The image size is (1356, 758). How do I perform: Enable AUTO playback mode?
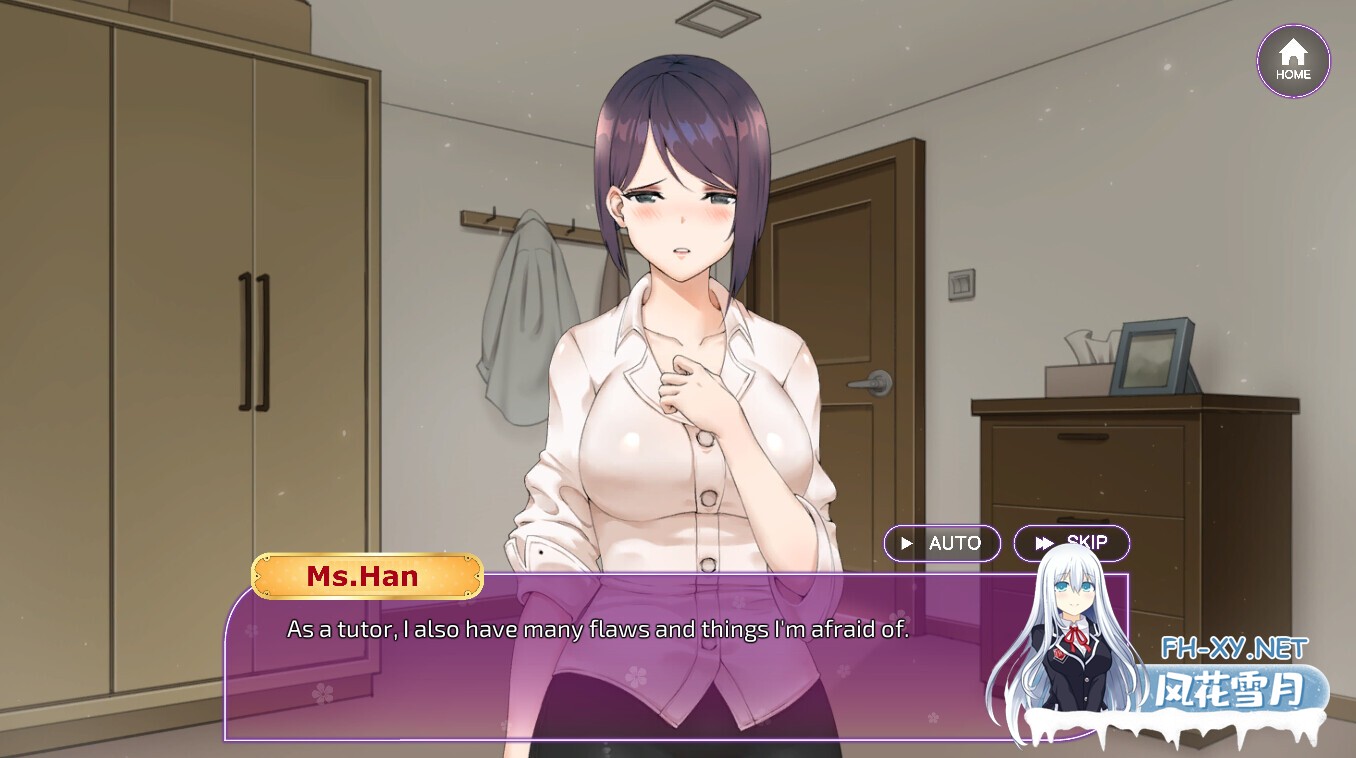click(x=941, y=543)
